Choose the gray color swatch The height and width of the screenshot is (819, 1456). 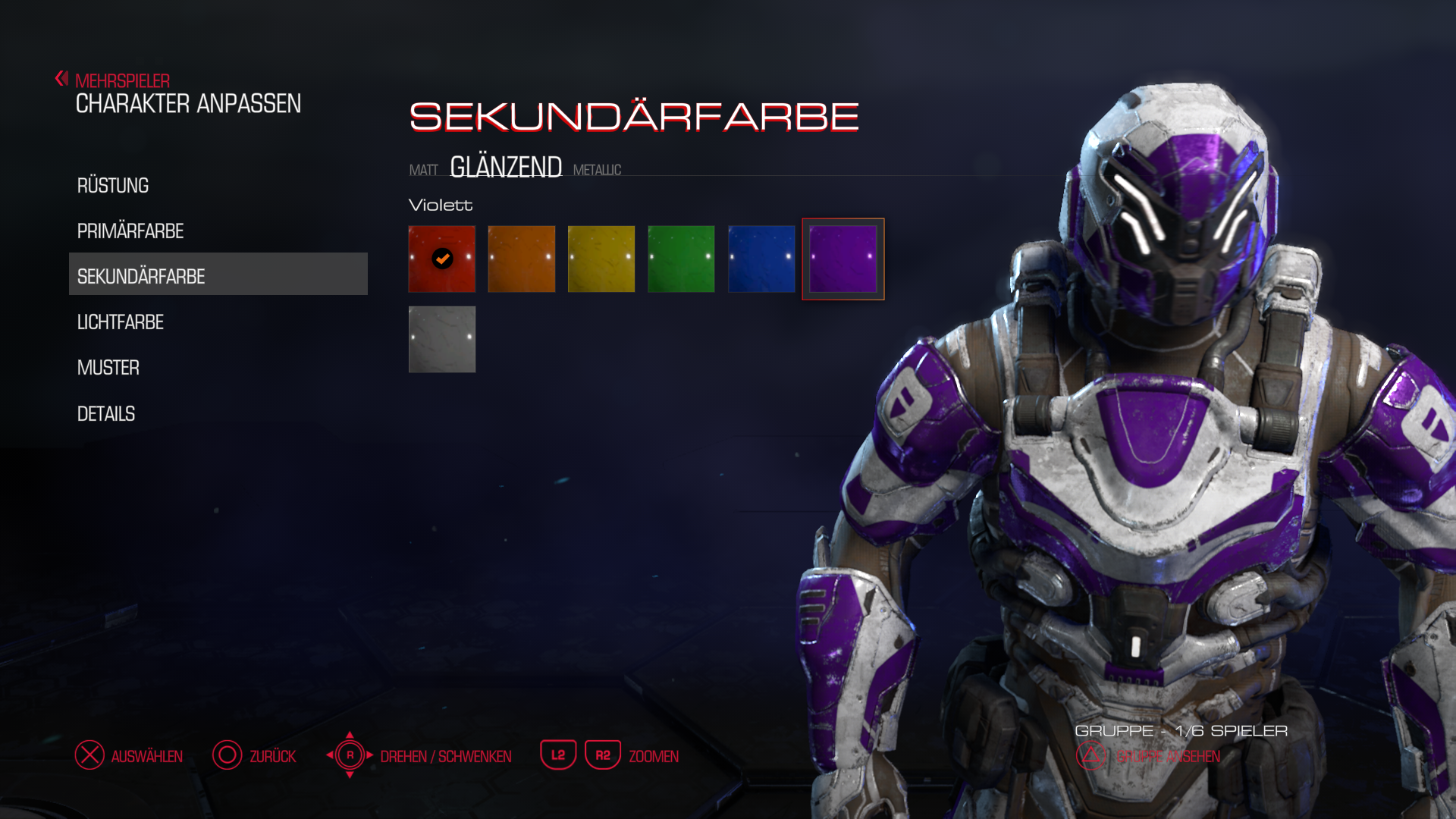click(x=442, y=340)
